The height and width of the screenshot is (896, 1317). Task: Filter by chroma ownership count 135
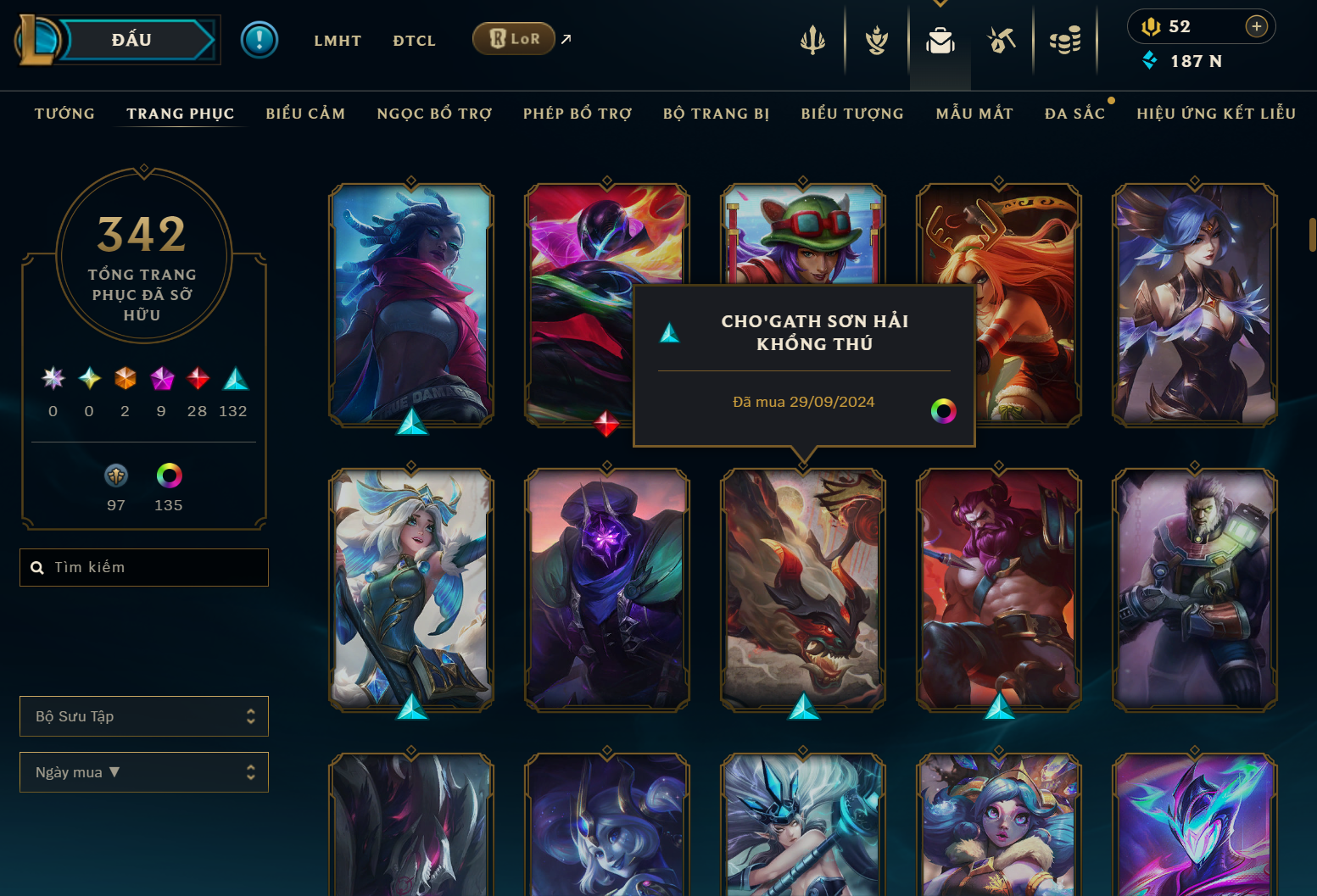tap(168, 476)
